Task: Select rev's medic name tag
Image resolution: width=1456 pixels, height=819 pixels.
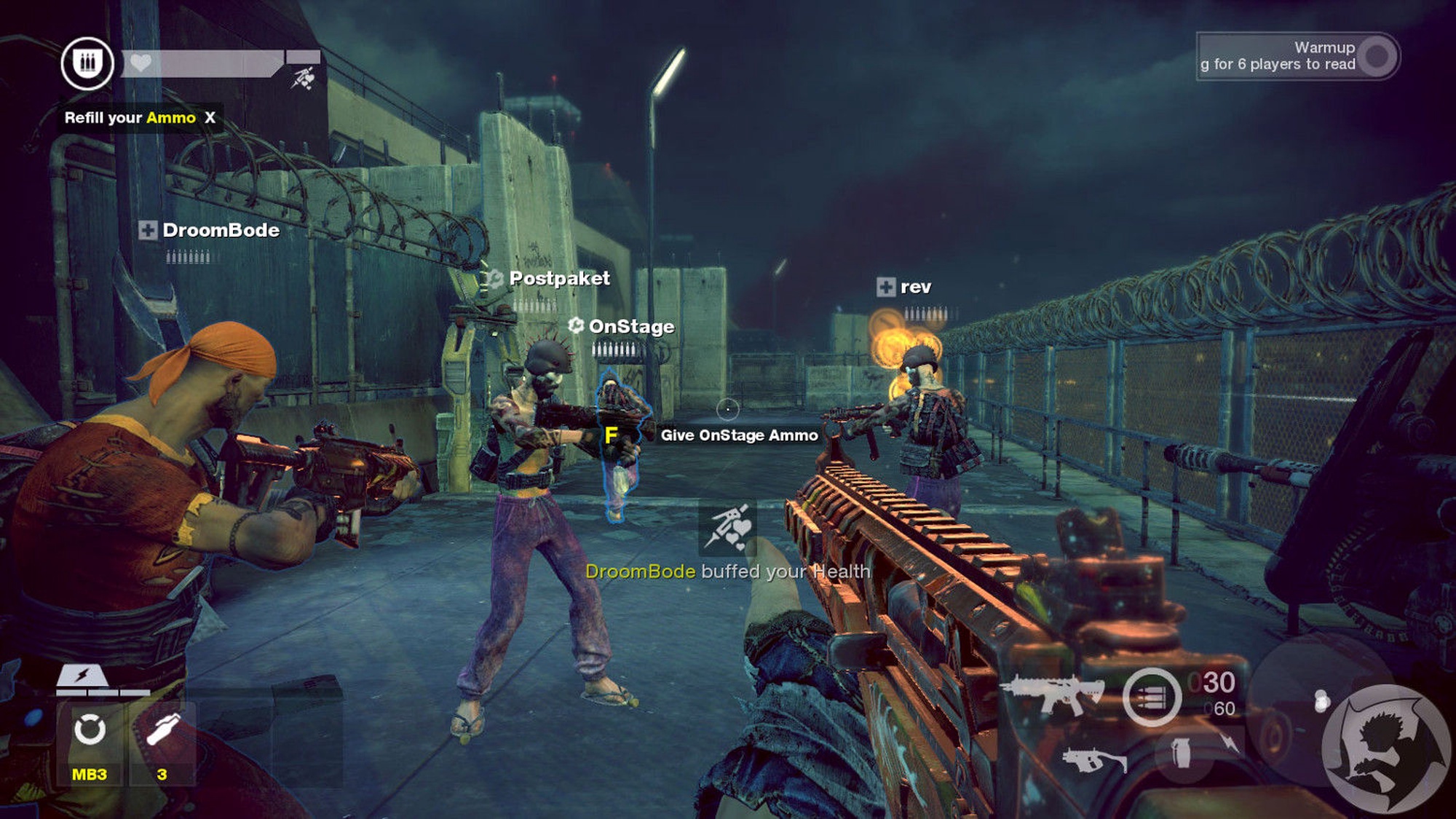Action: [x=905, y=287]
